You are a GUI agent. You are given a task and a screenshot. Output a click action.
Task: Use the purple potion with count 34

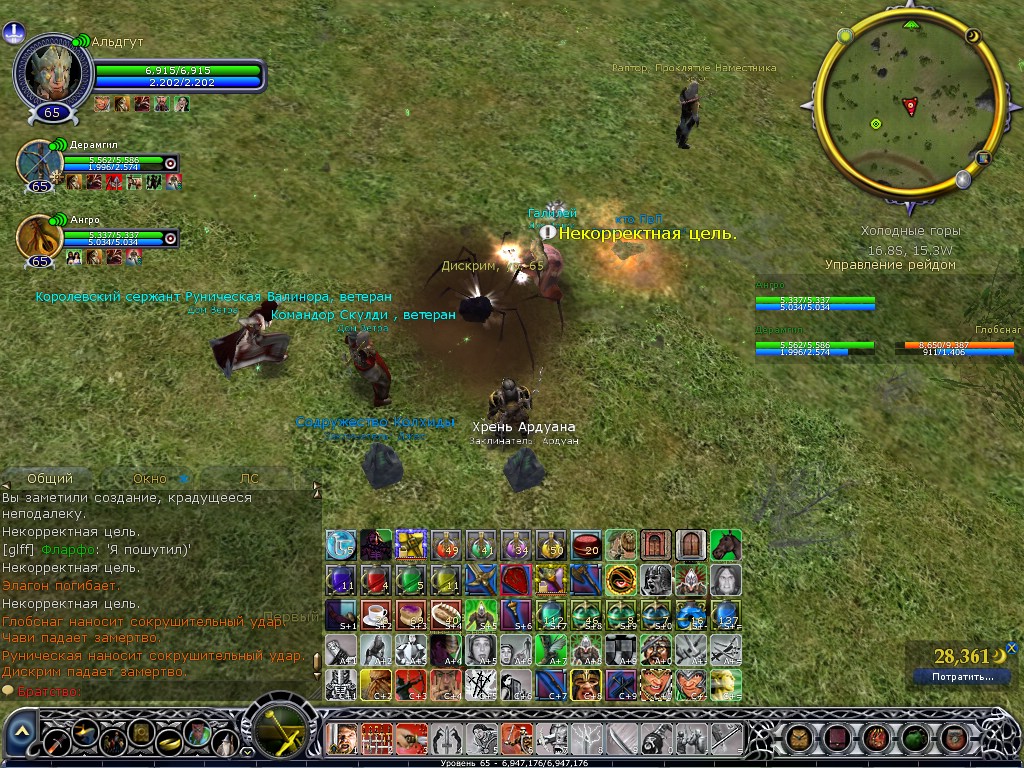[x=515, y=545]
